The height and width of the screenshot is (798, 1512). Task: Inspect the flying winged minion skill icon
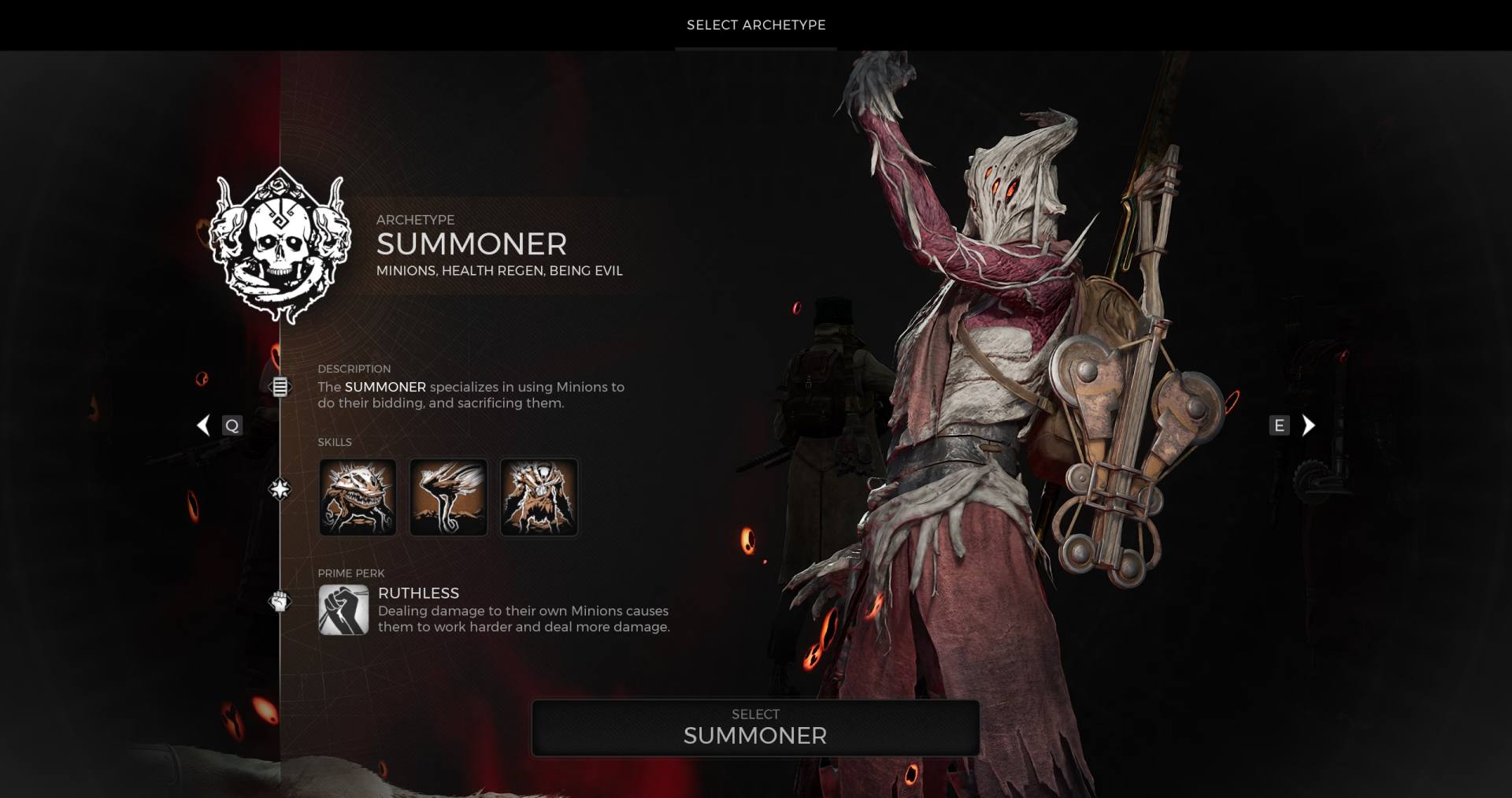click(448, 497)
